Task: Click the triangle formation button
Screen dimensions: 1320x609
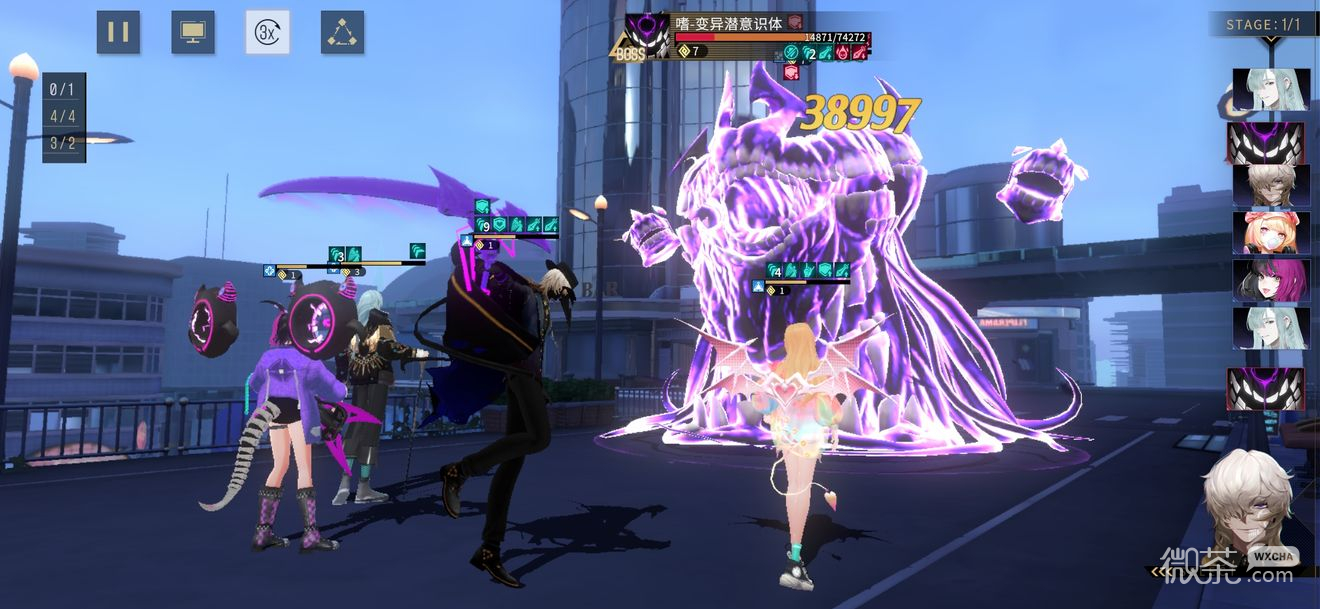Action: (x=342, y=32)
